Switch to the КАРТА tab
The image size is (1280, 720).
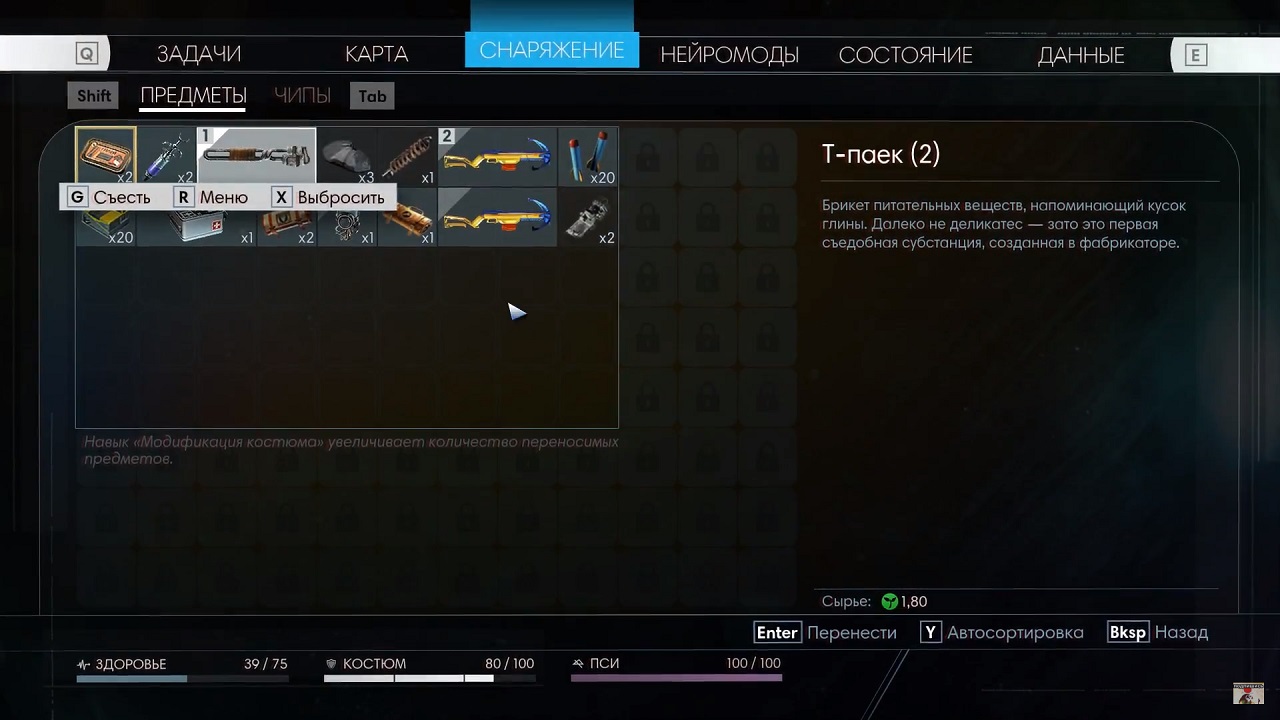click(376, 54)
